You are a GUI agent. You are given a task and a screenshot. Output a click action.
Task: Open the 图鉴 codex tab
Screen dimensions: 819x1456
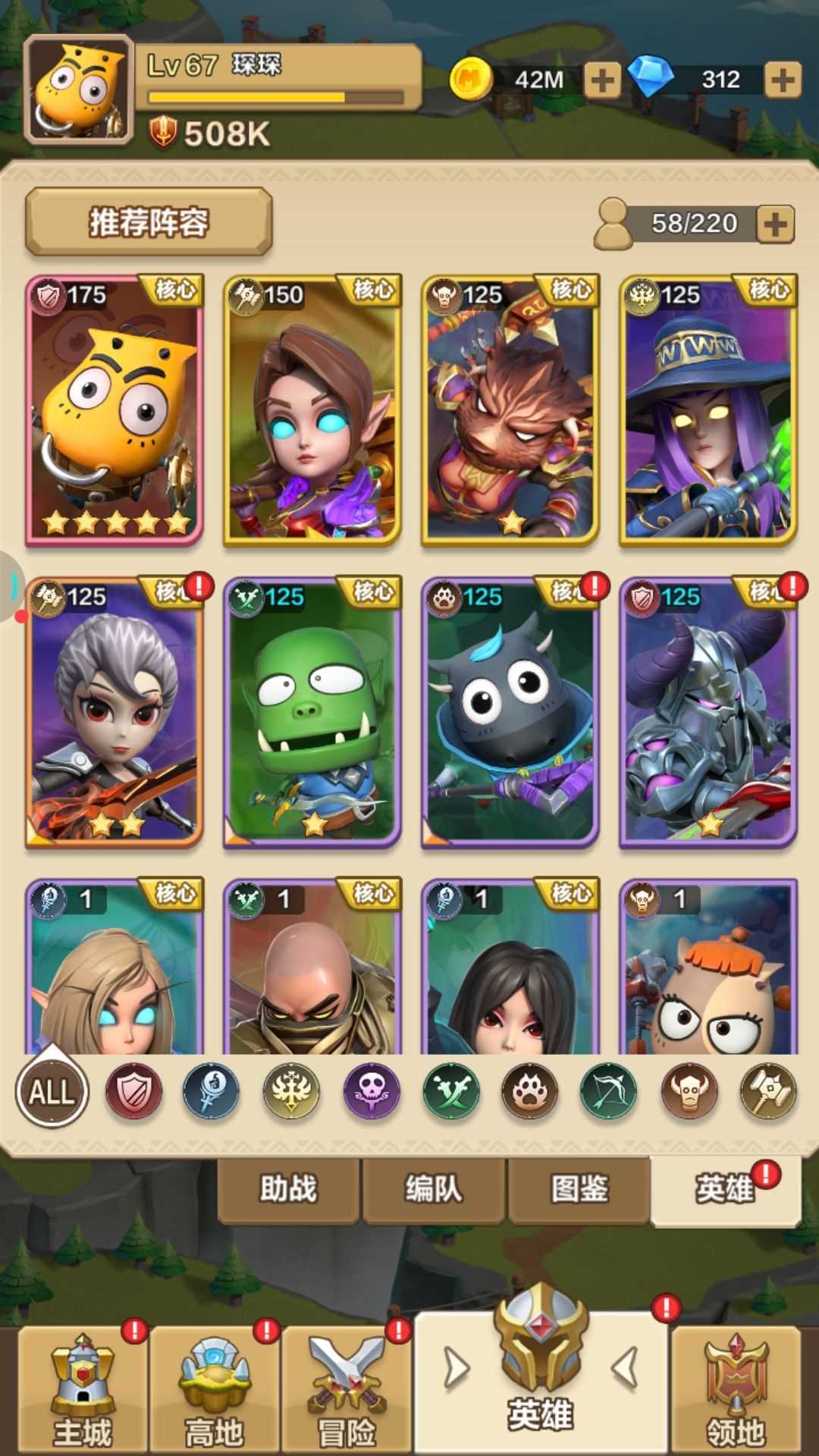click(x=579, y=1188)
